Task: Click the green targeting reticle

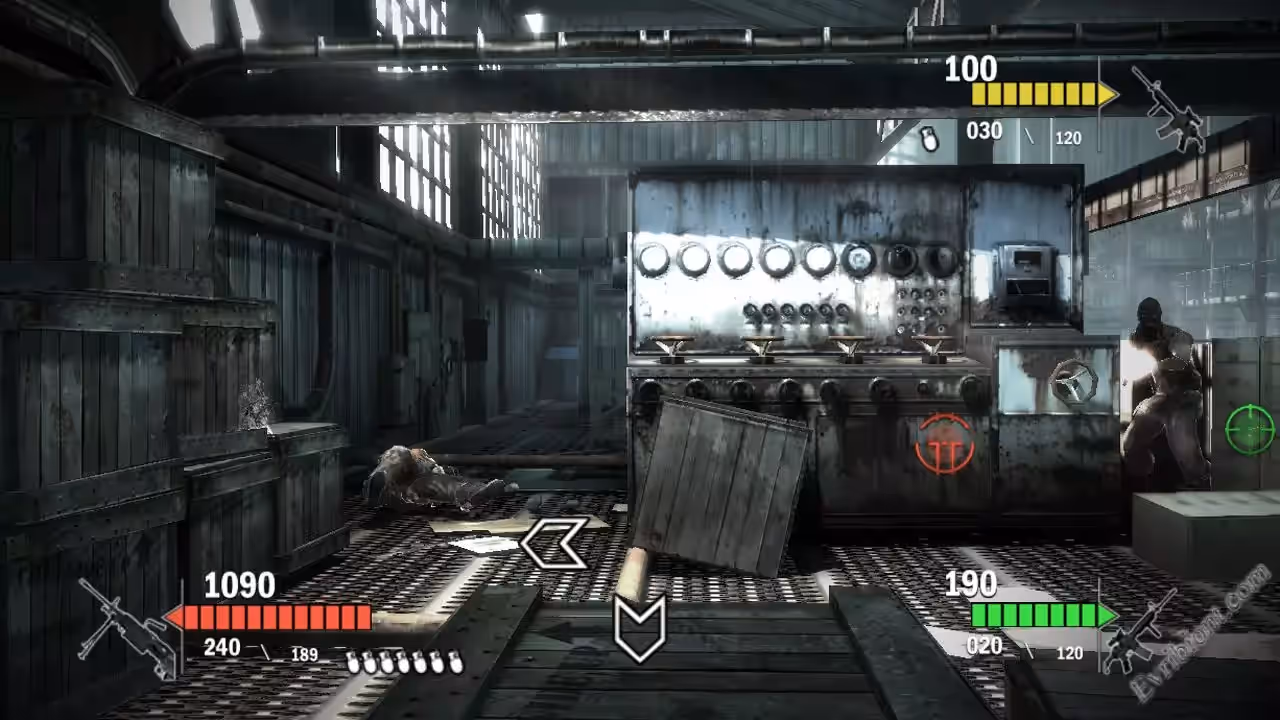Action: pos(1249,430)
